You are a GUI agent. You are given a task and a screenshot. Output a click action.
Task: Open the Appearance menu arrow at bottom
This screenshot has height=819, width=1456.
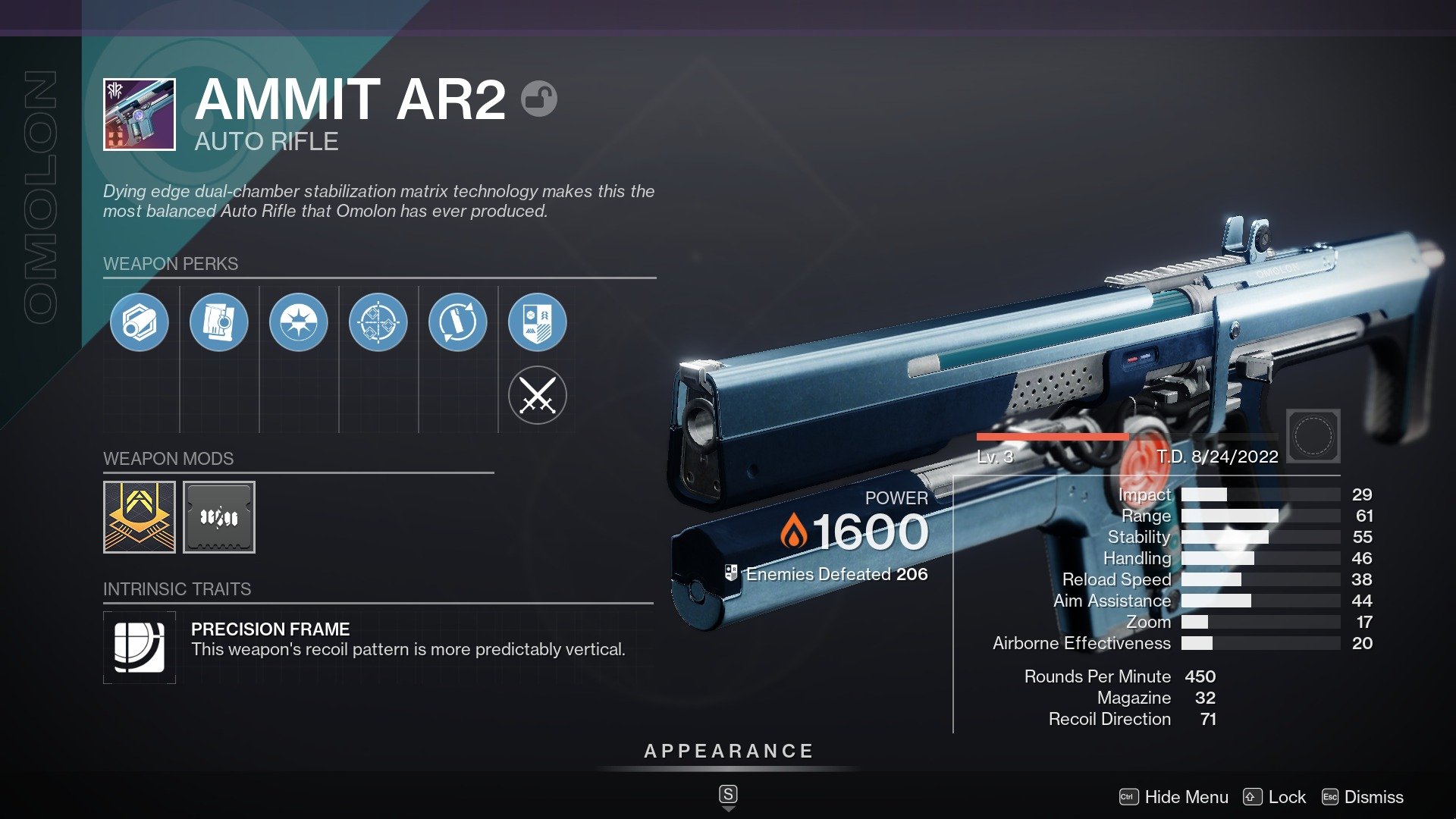tap(728, 807)
